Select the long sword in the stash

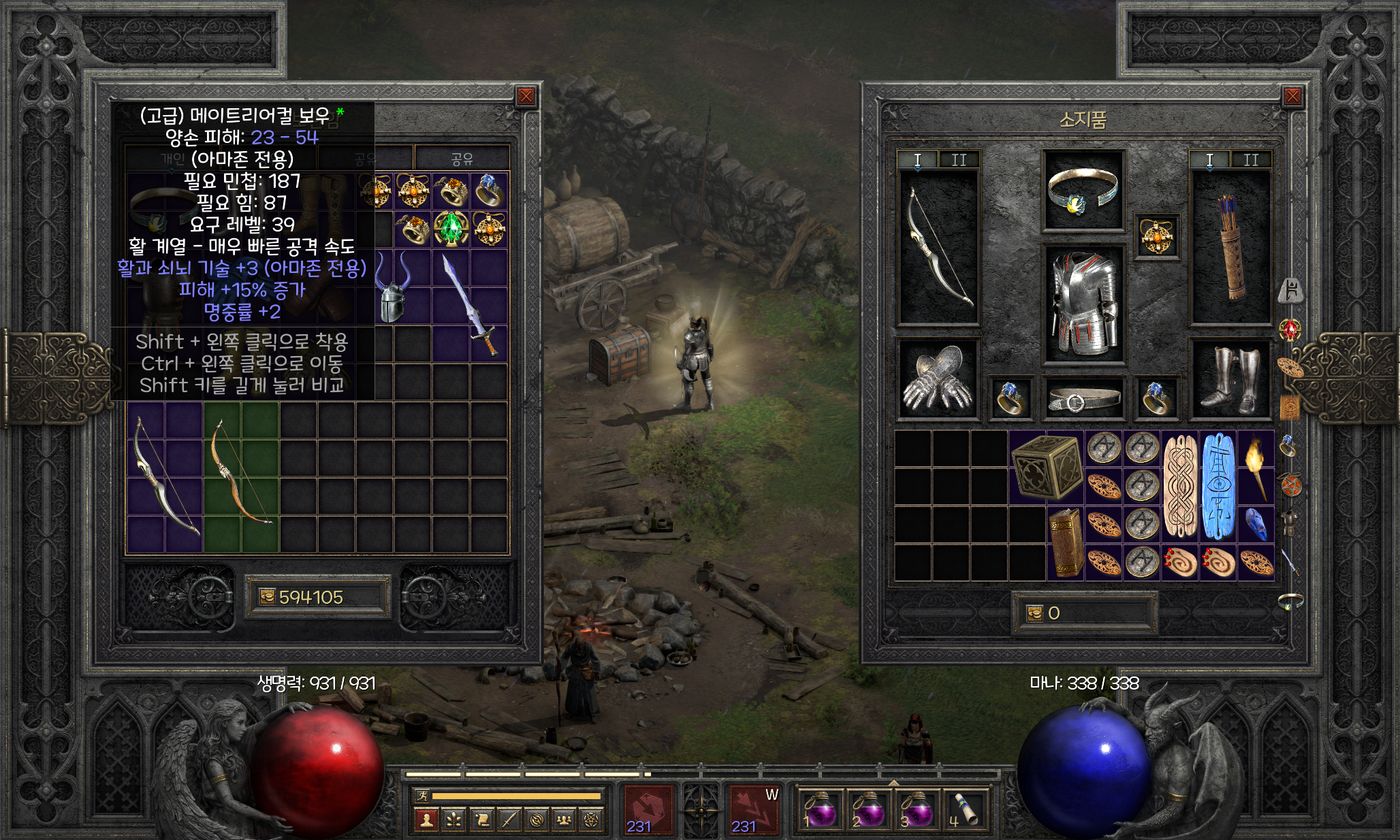point(471,305)
